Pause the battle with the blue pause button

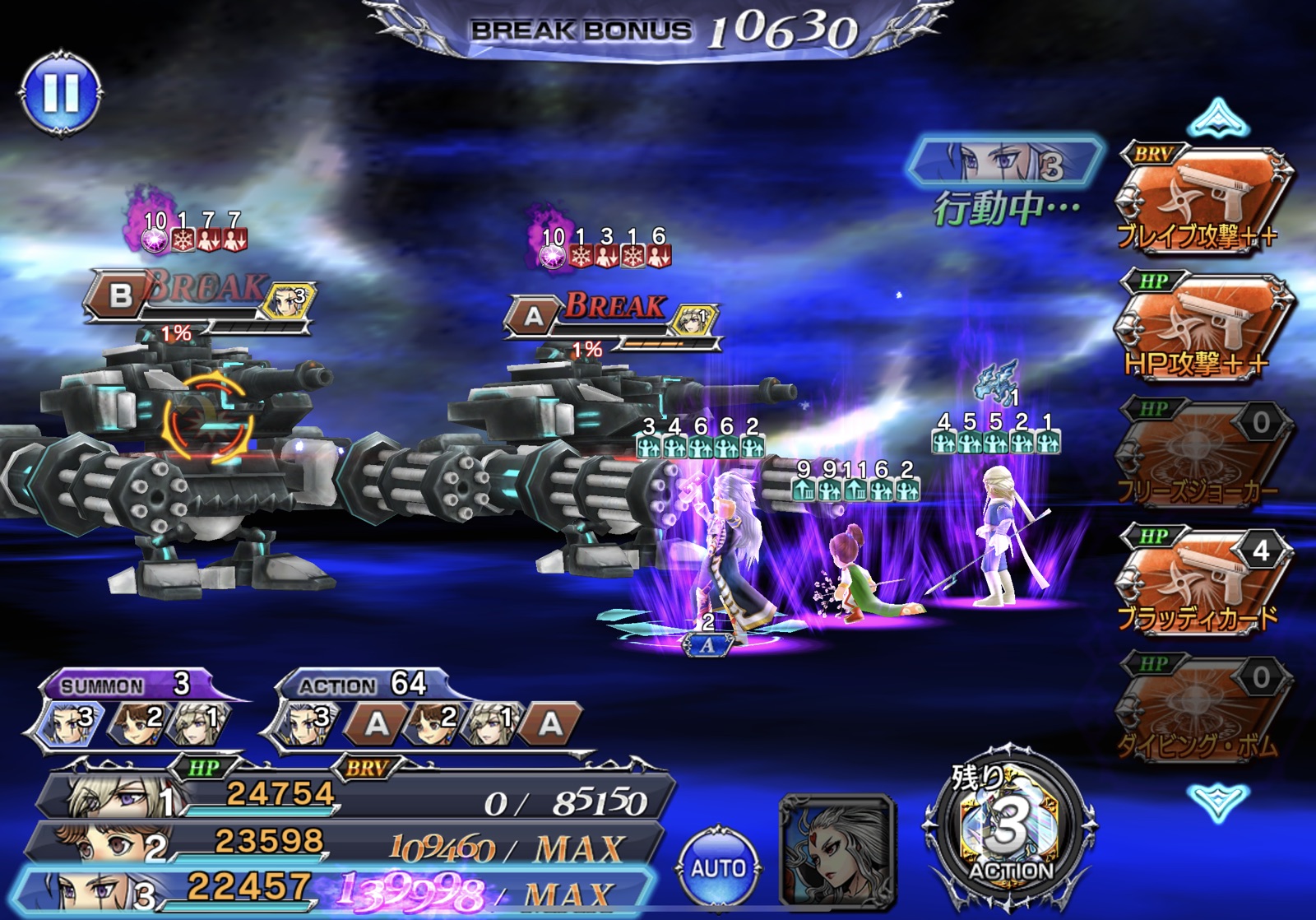click(61, 93)
